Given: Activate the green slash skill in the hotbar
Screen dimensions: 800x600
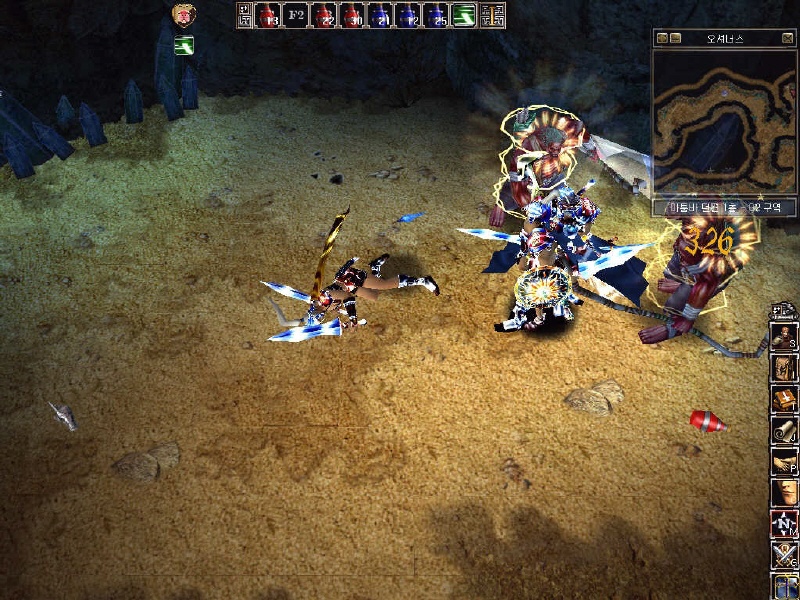Looking at the screenshot, I should (464, 15).
